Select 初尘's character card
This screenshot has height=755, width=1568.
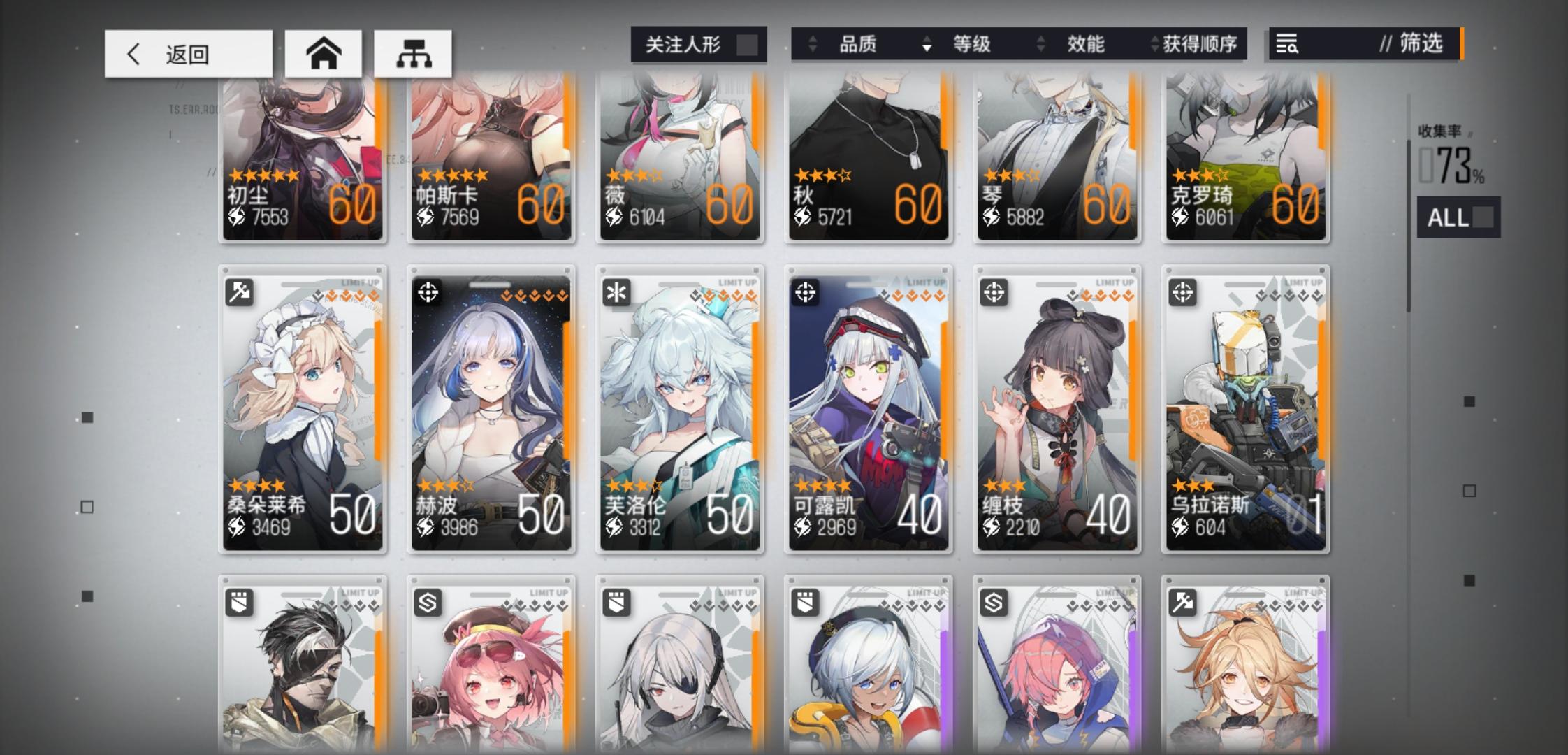[x=302, y=161]
